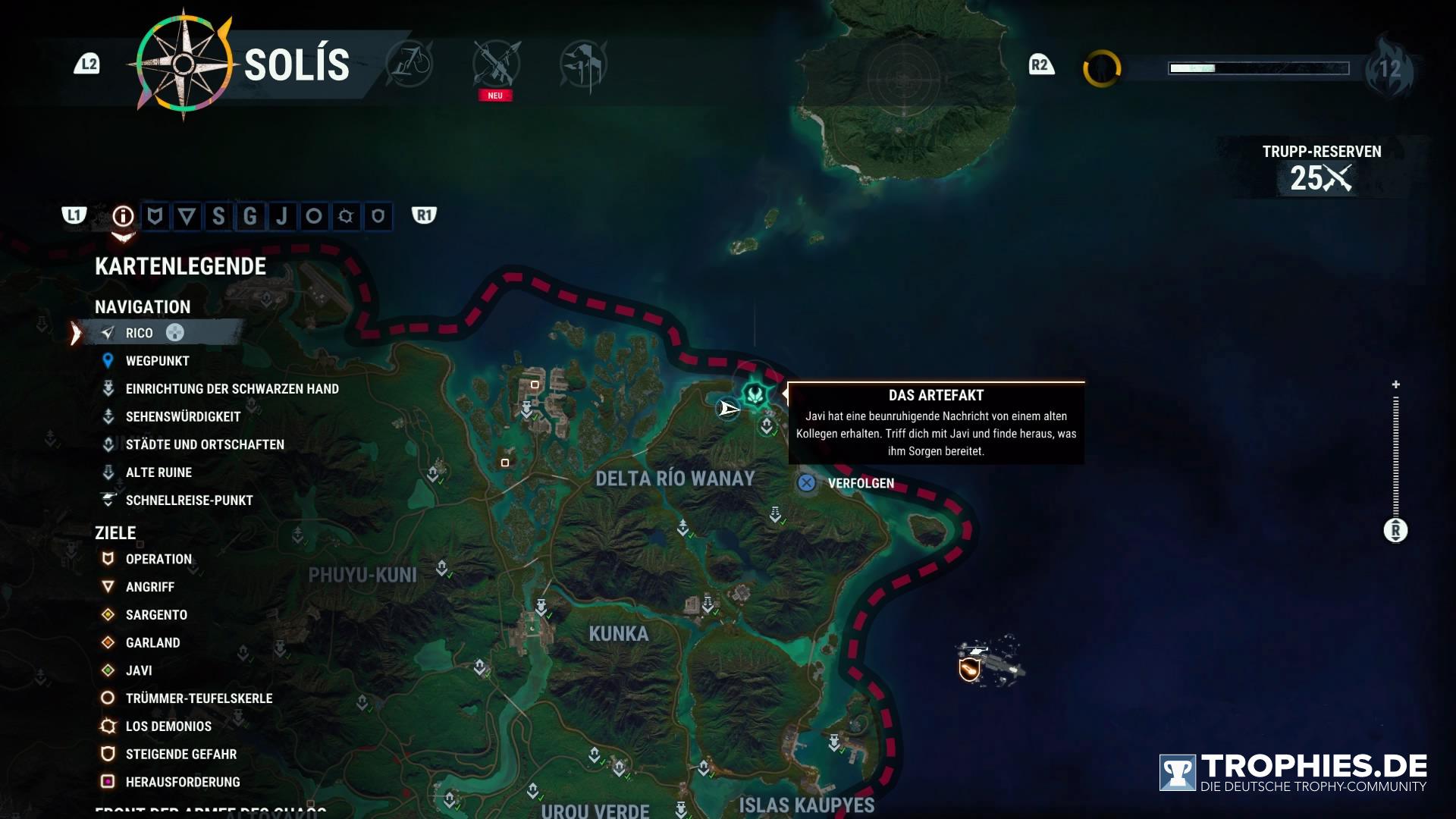This screenshot has height=819, width=1456.
Task: Switch to the J legend filter tab
Action: click(282, 217)
